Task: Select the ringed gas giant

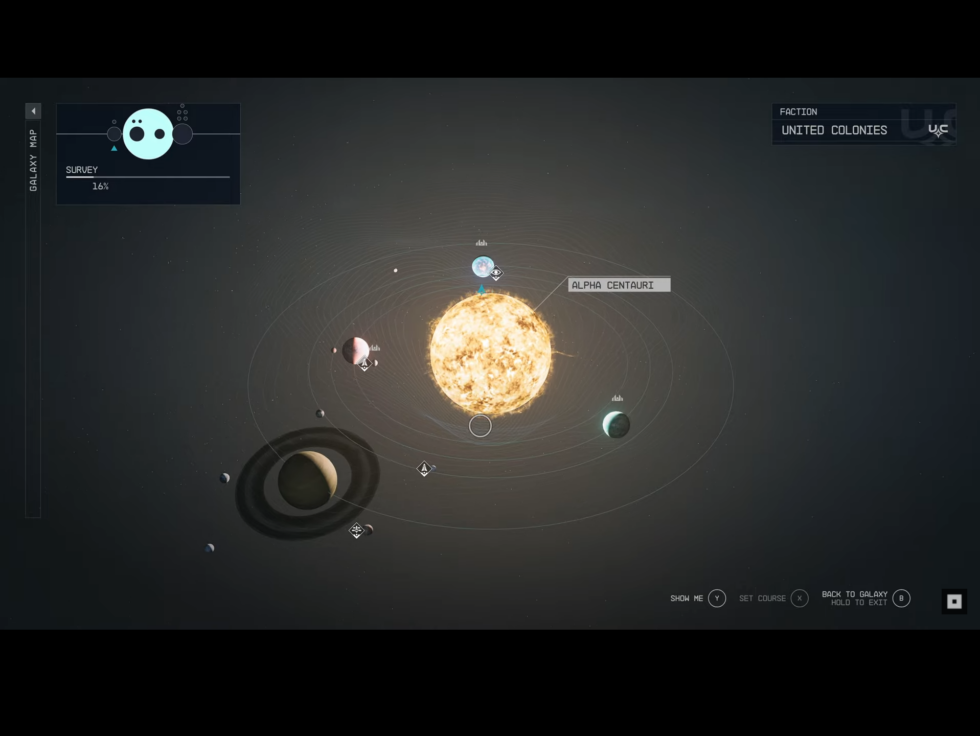Action: click(x=307, y=480)
